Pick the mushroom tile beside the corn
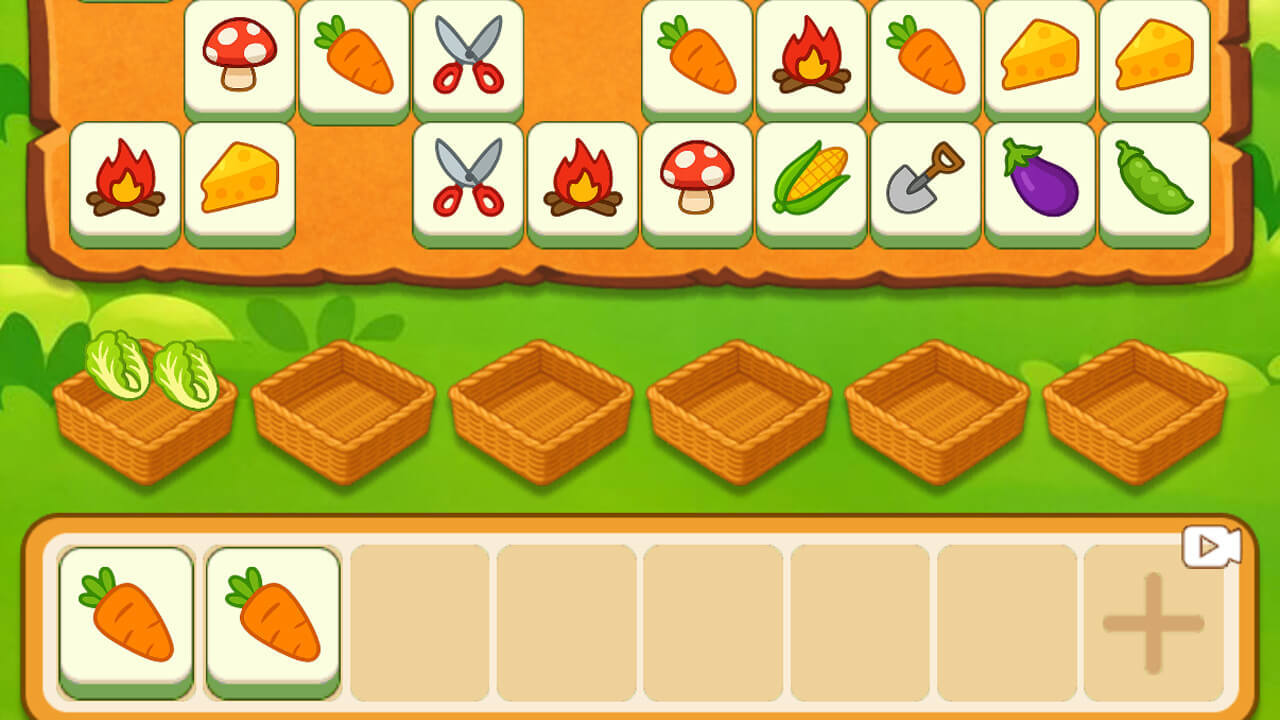The width and height of the screenshot is (1280, 720). click(697, 180)
